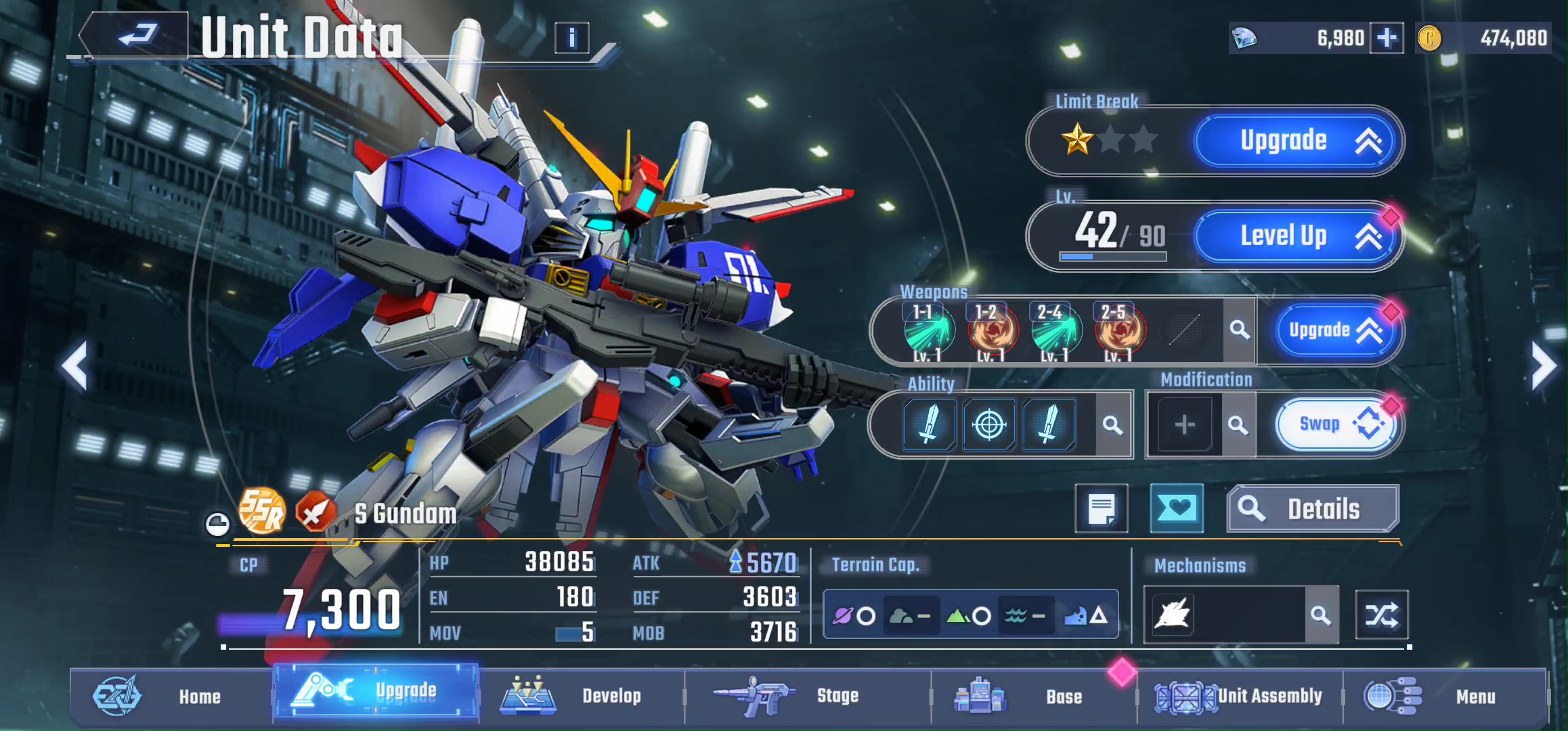Inspect weapons with the magnifier button
Image resolution: width=1568 pixels, height=731 pixels.
pyautogui.click(x=1240, y=330)
